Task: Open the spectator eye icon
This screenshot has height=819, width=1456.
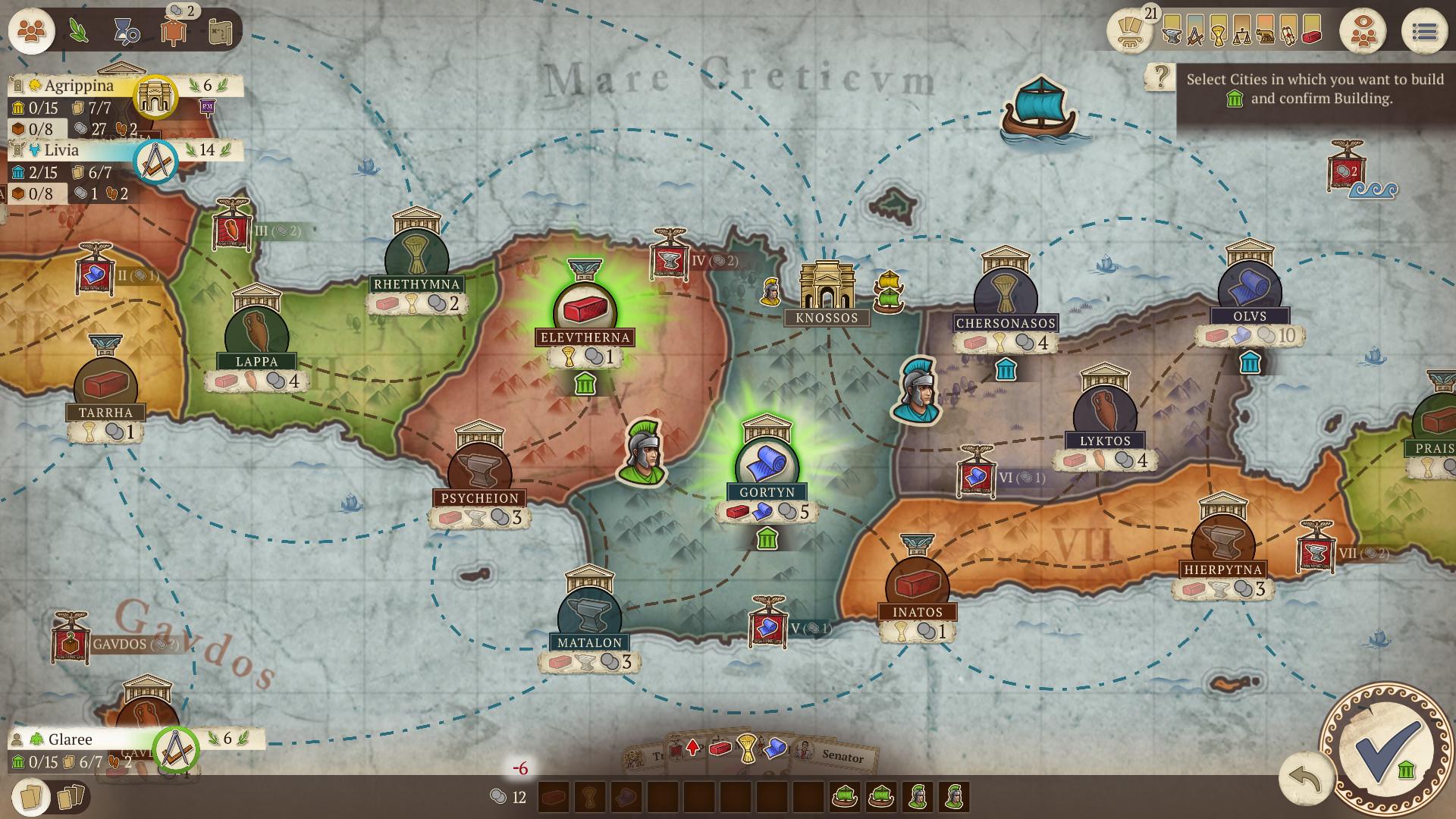Action: click(x=1365, y=30)
